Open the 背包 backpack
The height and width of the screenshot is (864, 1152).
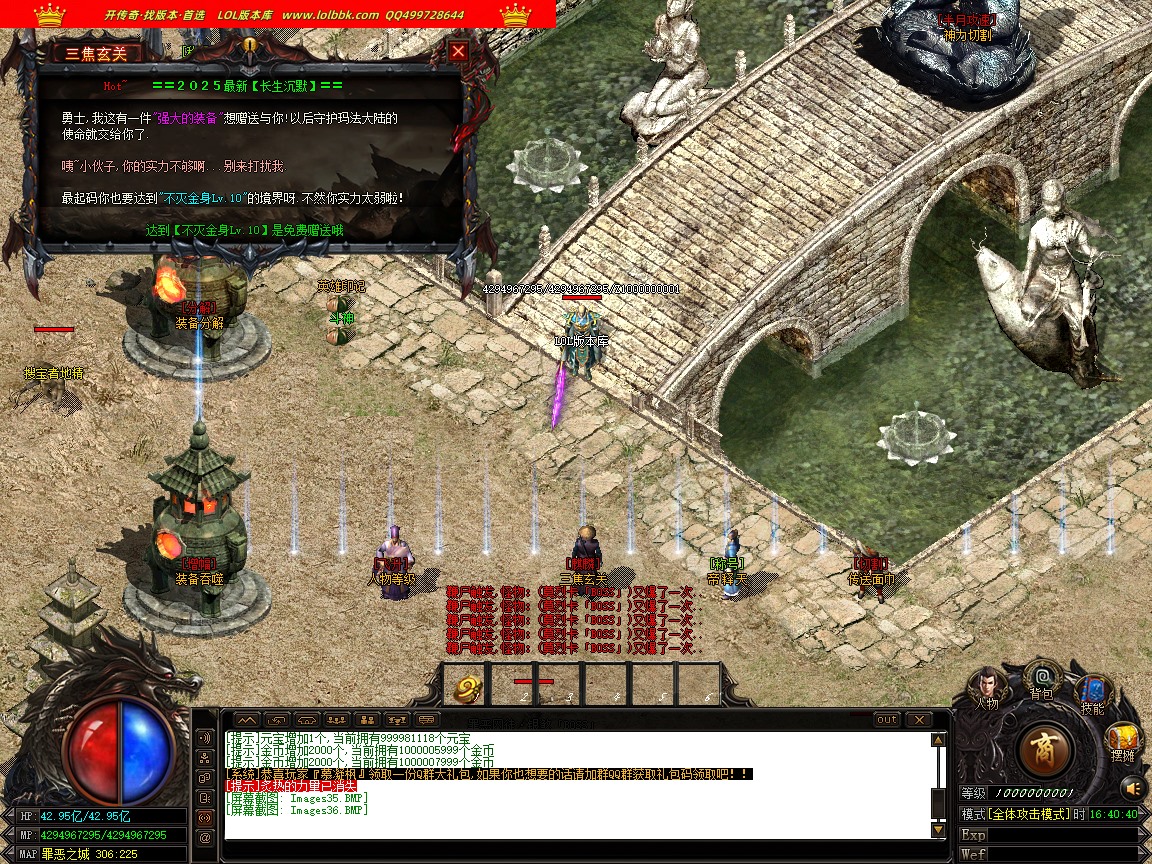[1041, 679]
